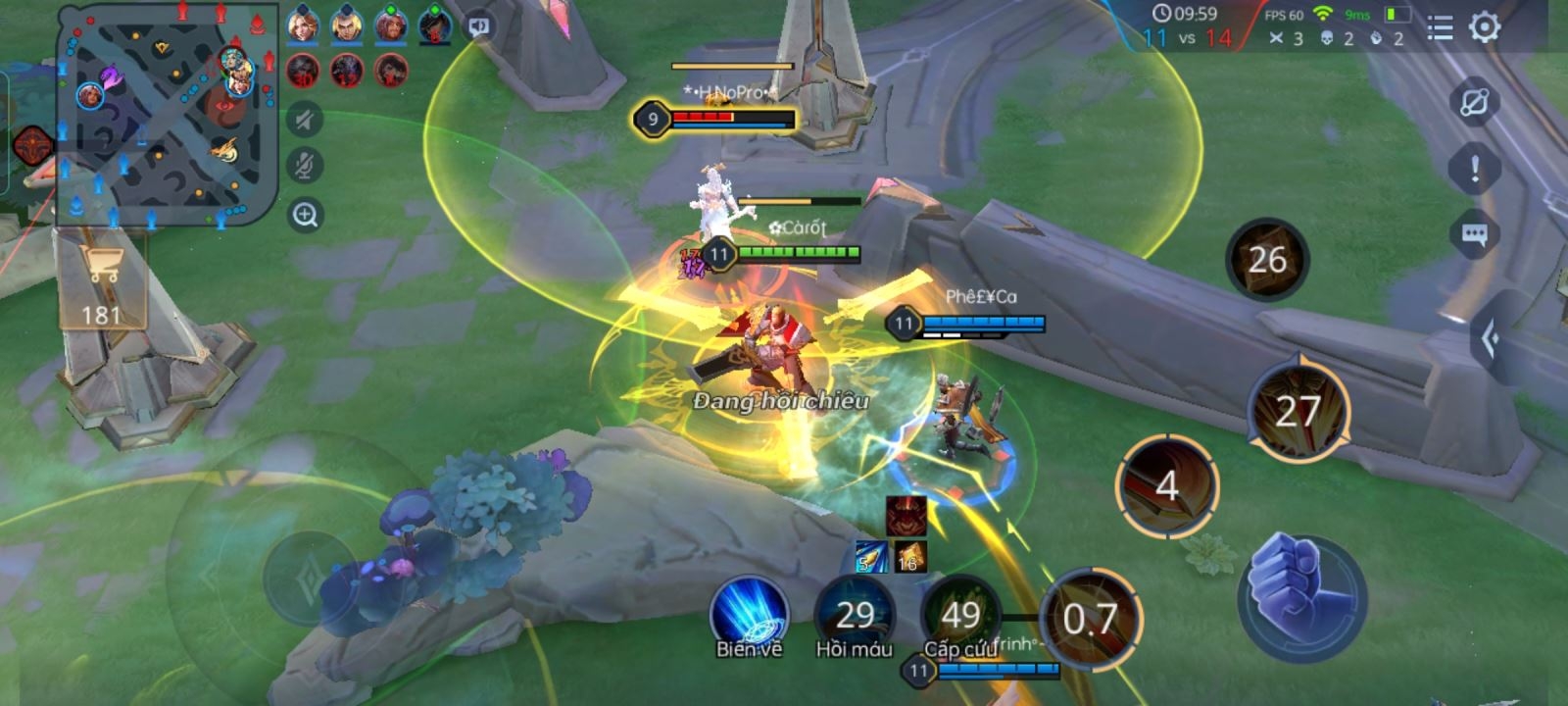Viewport: 1568px width, 706px height.
Task: Open the chat message bubble
Action: (x=1474, y=235)
